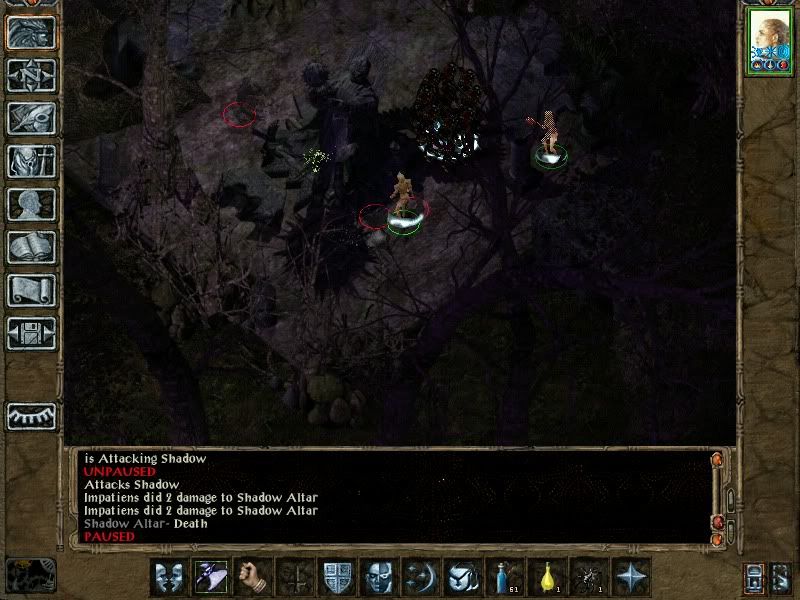Open special abilities star button

632,577
